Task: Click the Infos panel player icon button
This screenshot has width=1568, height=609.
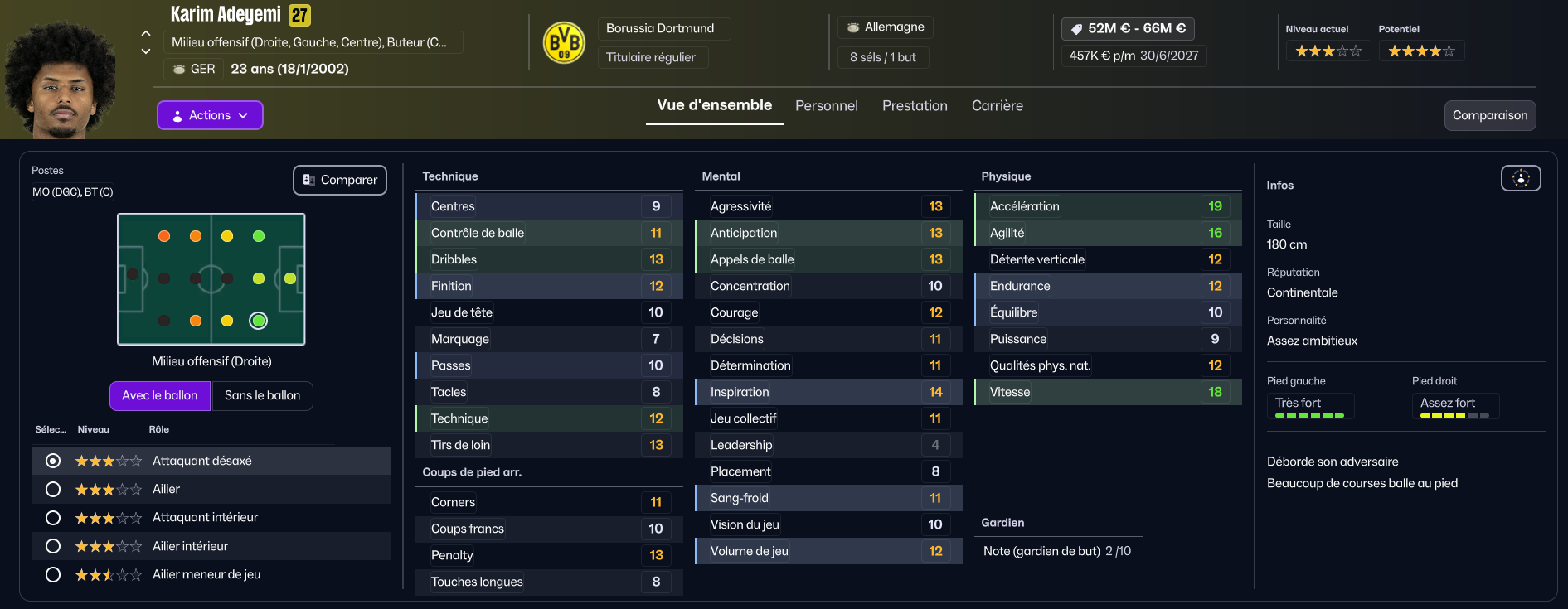Action: pos(1521,178)
